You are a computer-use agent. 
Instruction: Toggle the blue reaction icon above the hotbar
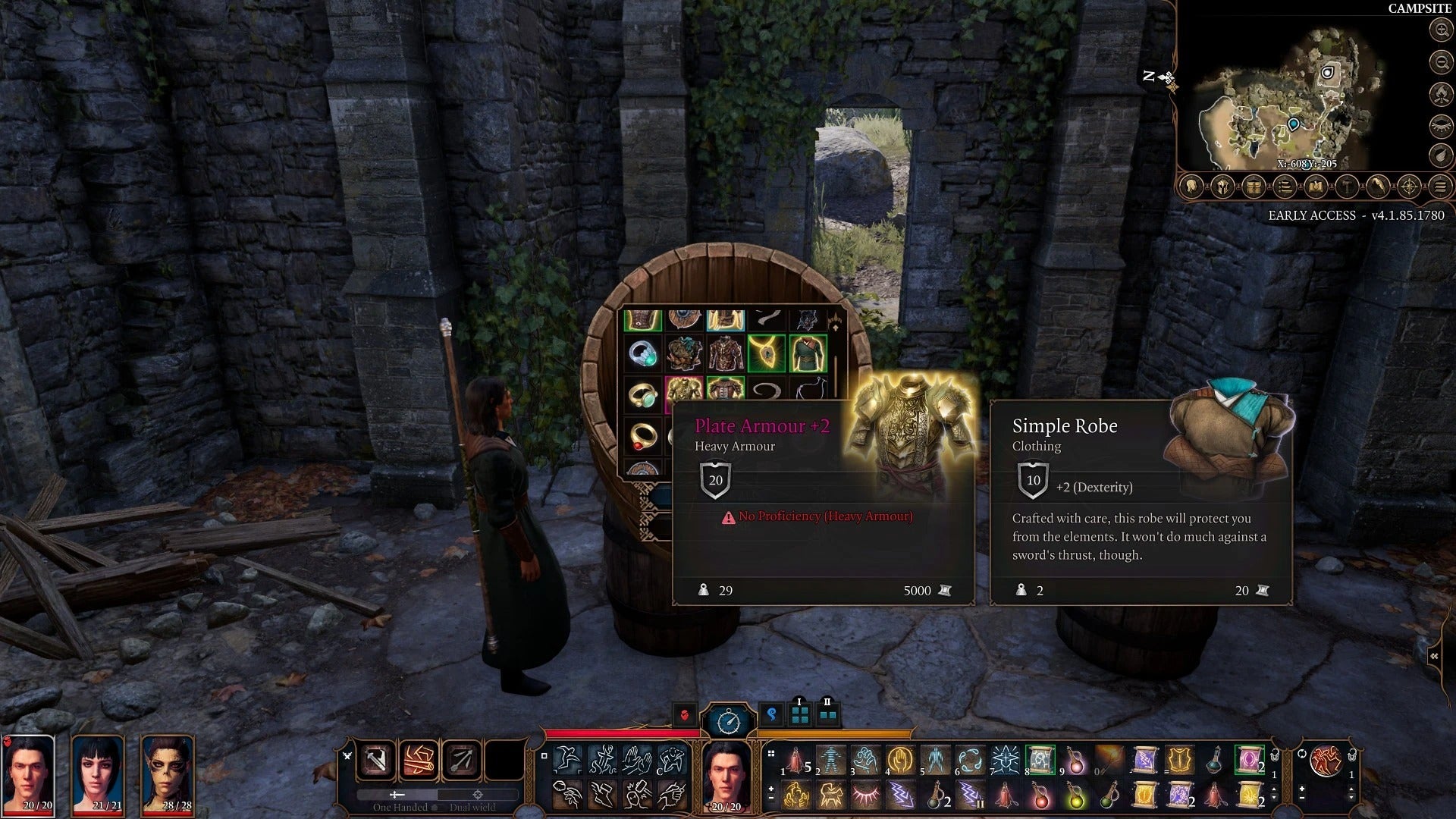pos(772,715)
